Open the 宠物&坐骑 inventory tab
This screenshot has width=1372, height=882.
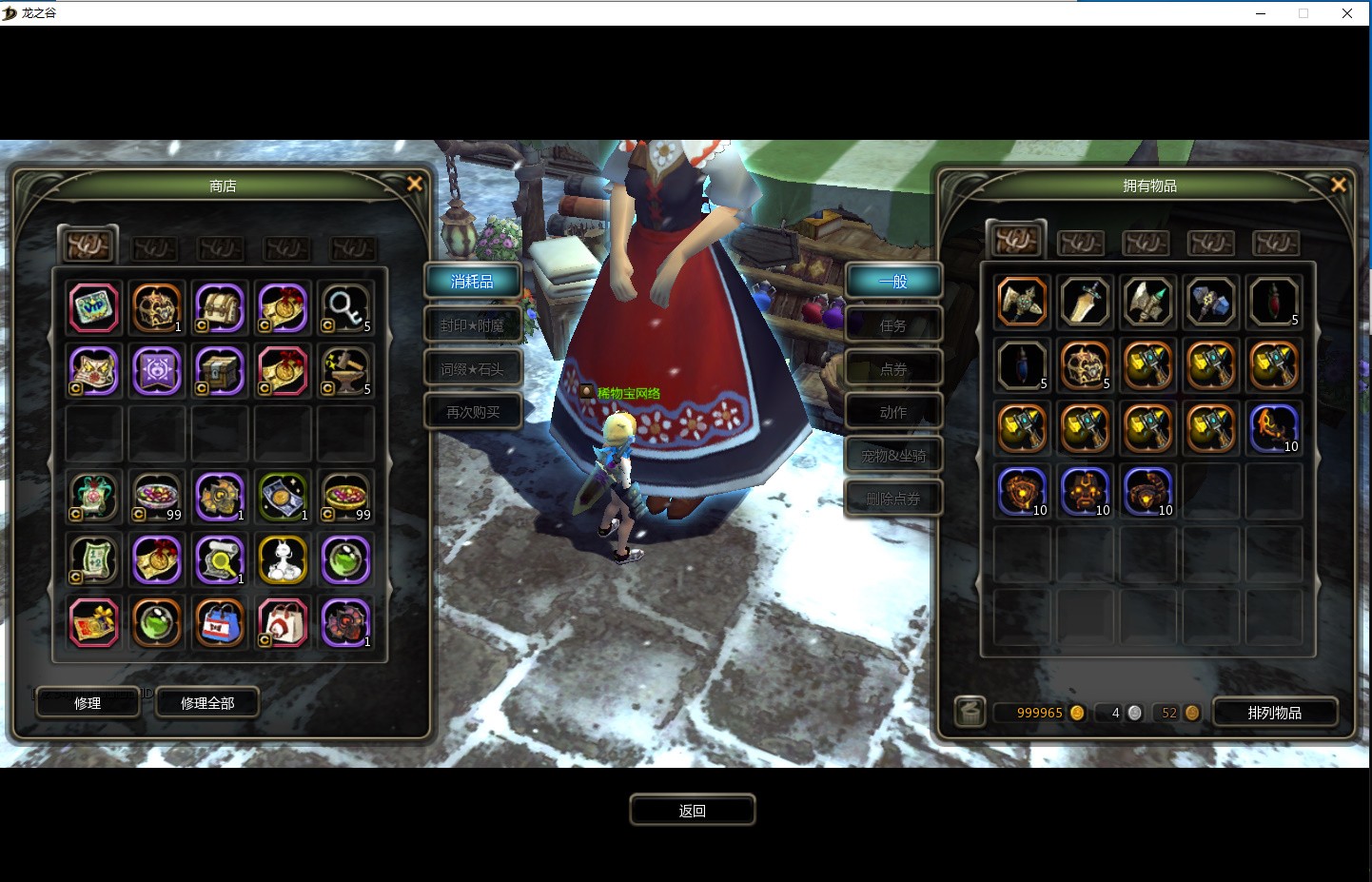click(893, 456)
